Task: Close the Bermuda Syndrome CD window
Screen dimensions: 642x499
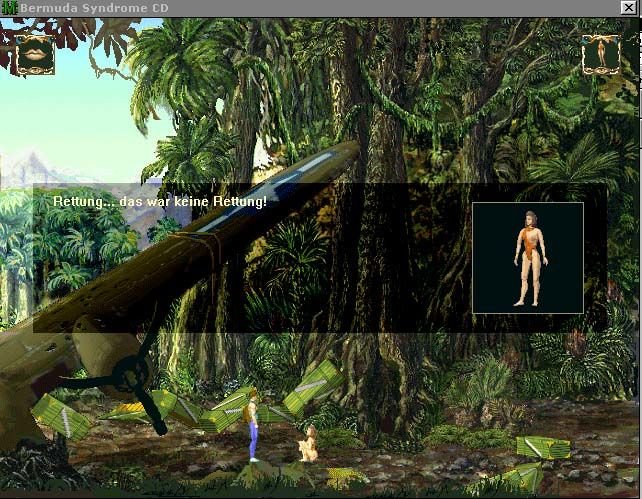Action: click(629, 7)
